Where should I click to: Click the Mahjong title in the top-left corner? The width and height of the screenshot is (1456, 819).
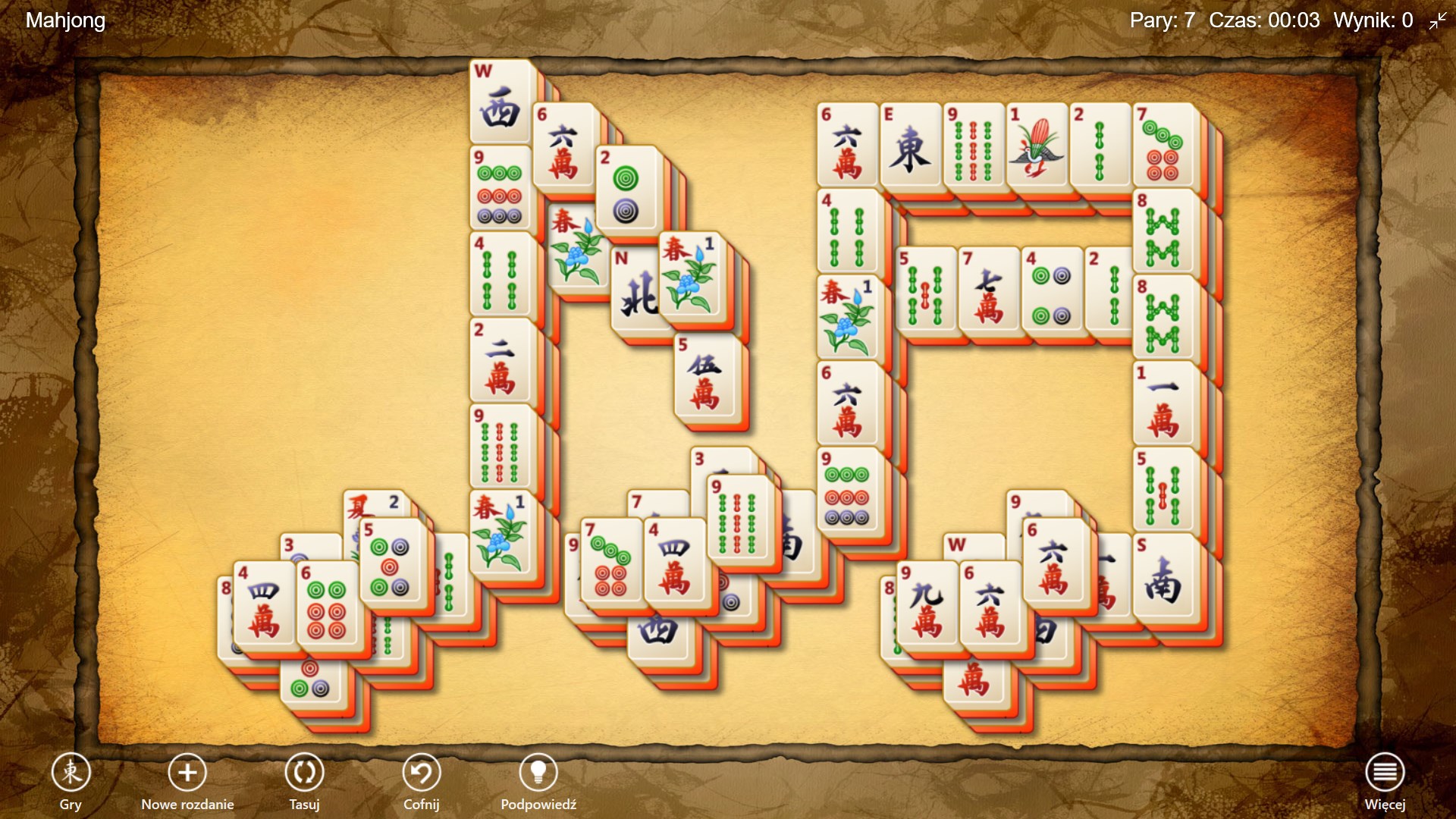[64, 20]
